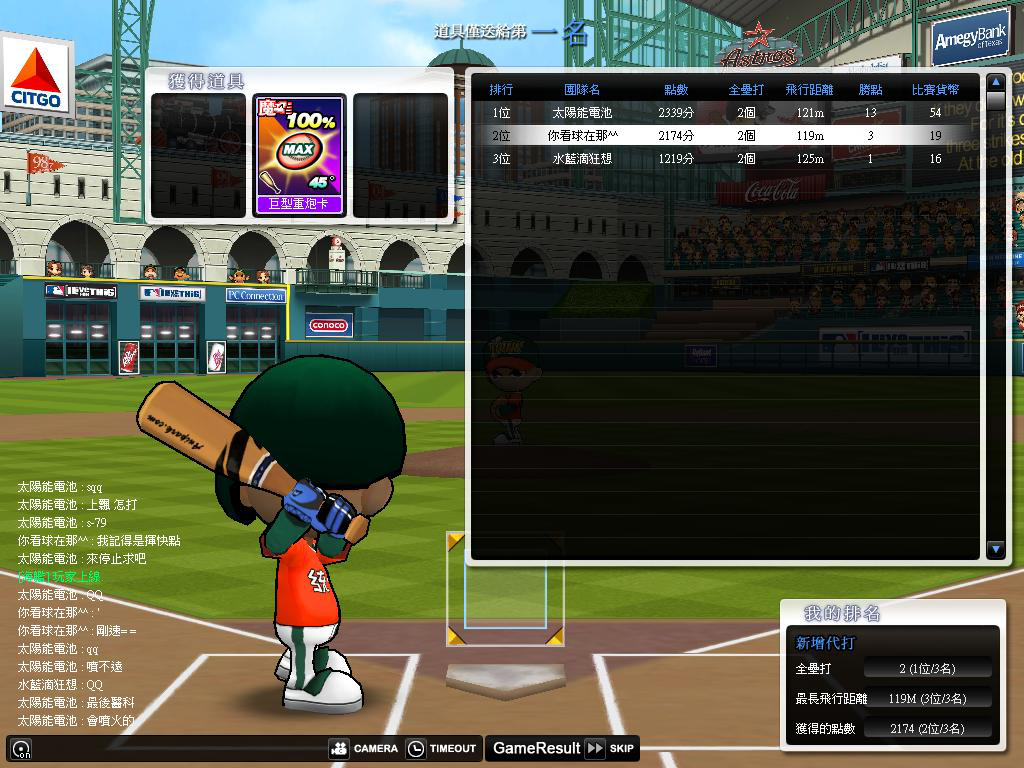Select the 巨型重炮卡 item card
1024x768 pixels.
point(299,155)
